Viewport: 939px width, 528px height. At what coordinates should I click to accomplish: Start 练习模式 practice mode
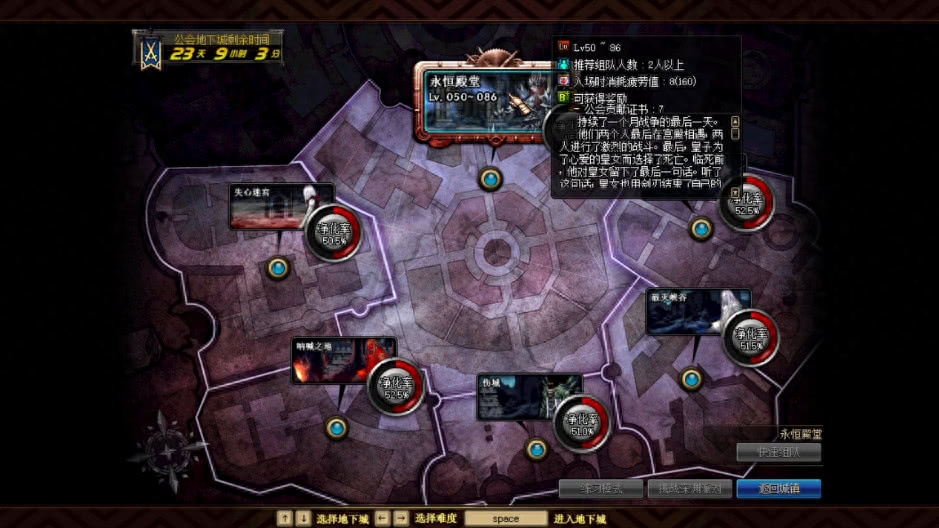[600, 489]
